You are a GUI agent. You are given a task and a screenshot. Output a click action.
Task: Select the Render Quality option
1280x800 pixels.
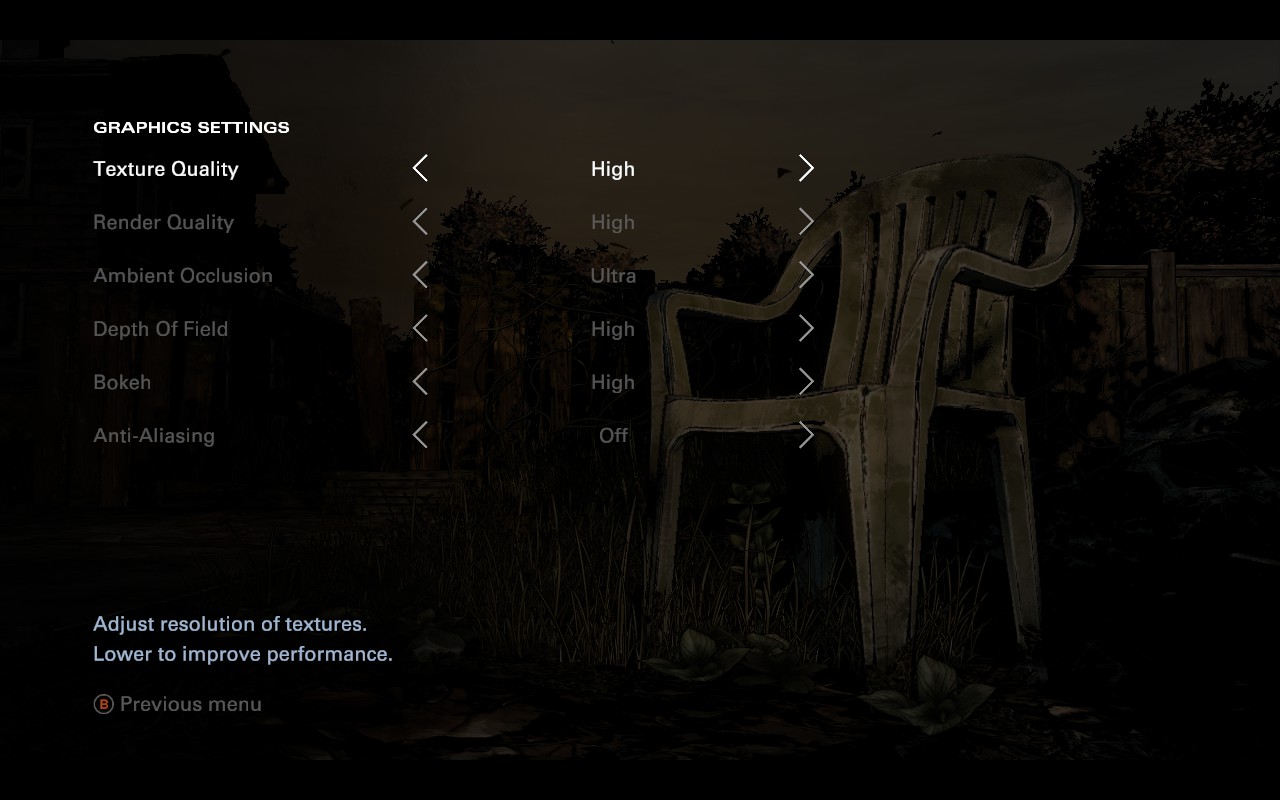[x=163, y=222]
